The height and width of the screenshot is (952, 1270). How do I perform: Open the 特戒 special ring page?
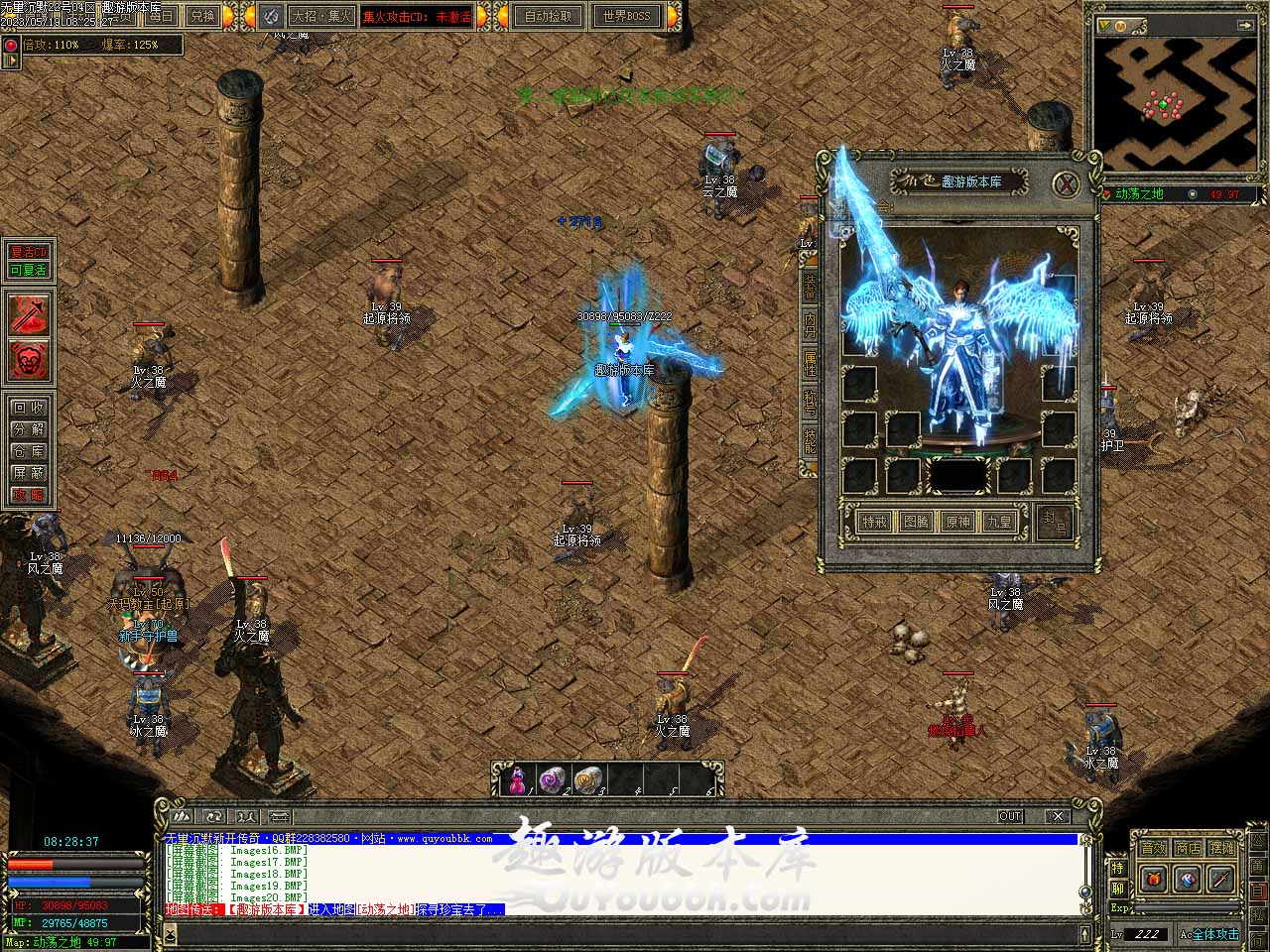pos(874,522)
